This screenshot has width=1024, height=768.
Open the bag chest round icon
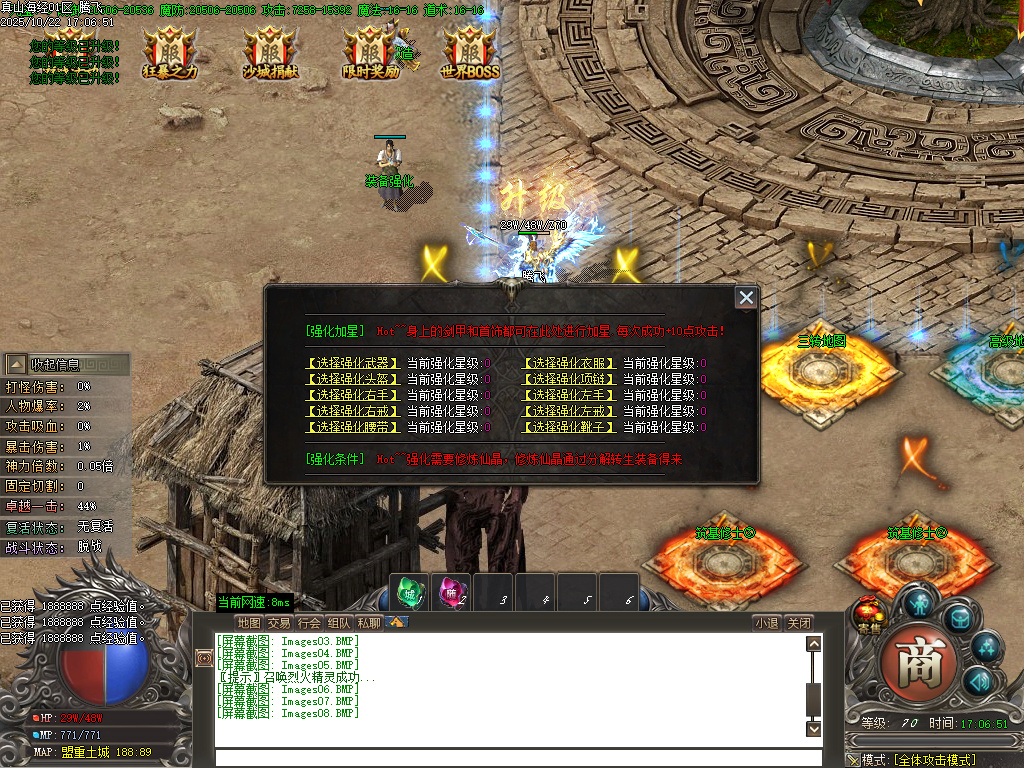(x=958, y=618)
